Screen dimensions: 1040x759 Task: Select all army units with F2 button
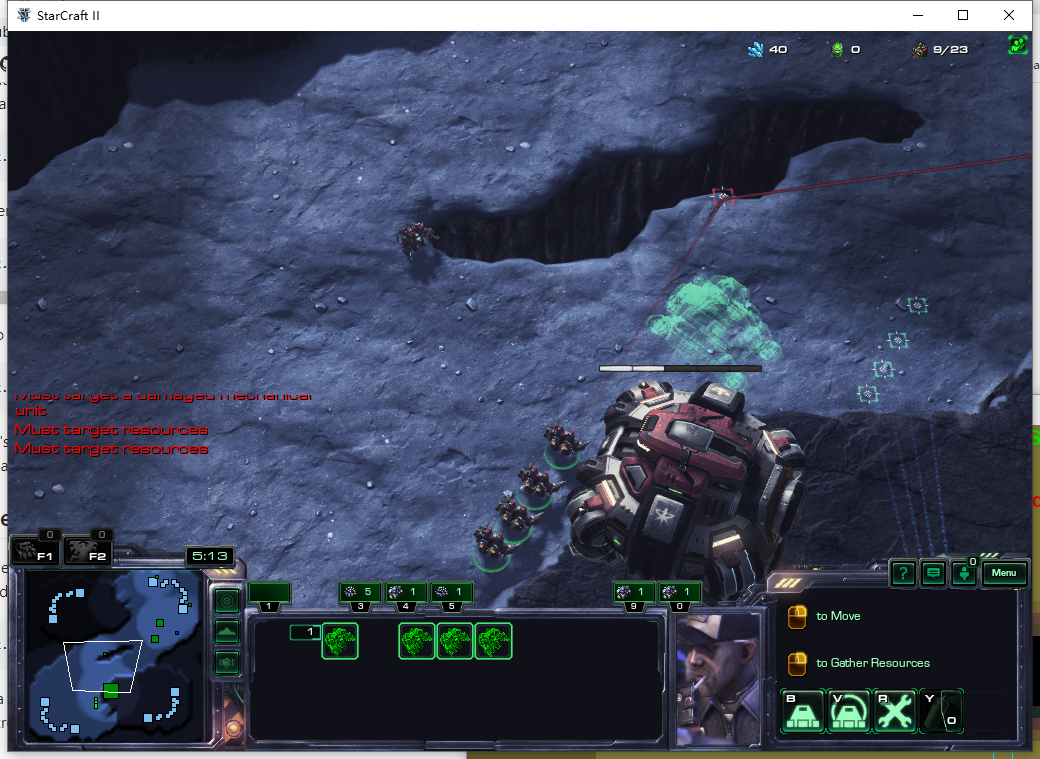point(87,551)
